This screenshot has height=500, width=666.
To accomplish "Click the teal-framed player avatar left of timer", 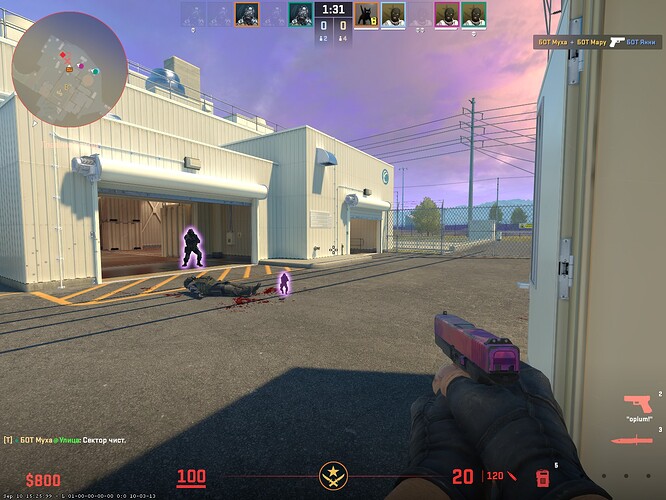I will (300, 14).
